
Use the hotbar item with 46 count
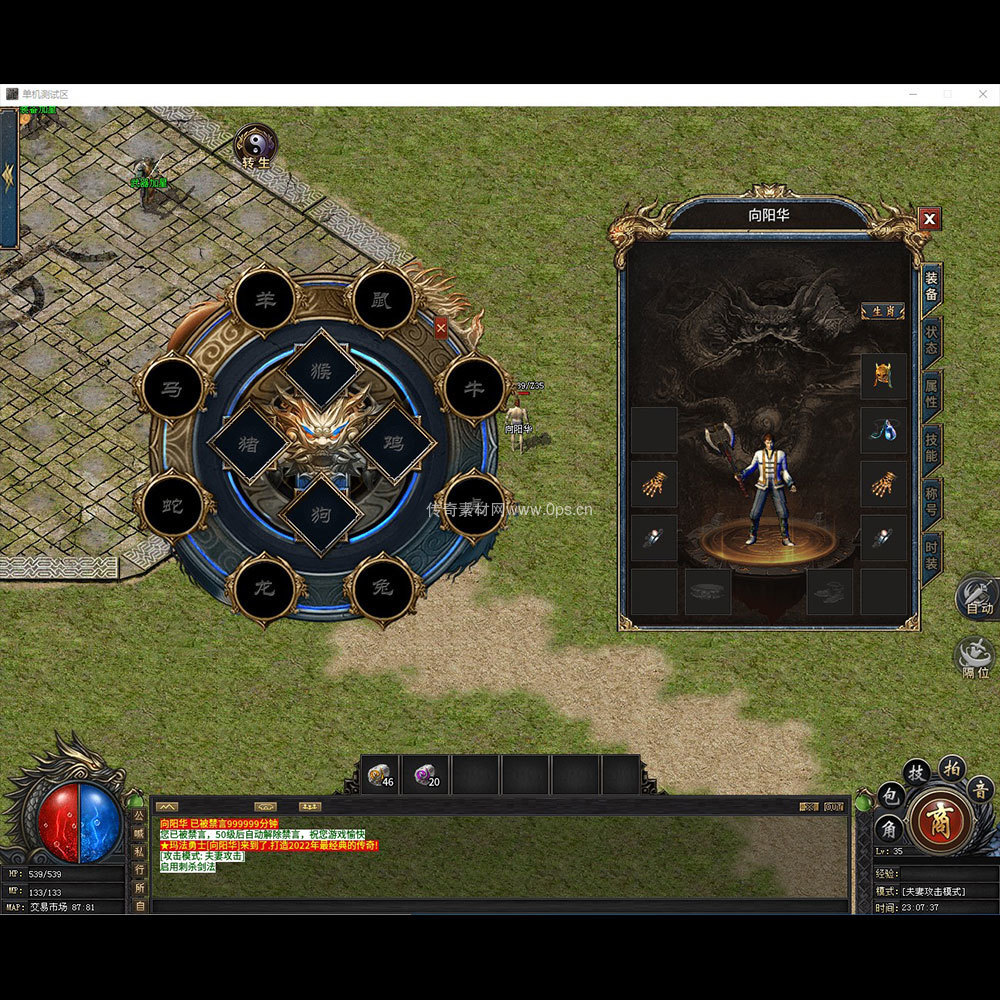point(381,775)
